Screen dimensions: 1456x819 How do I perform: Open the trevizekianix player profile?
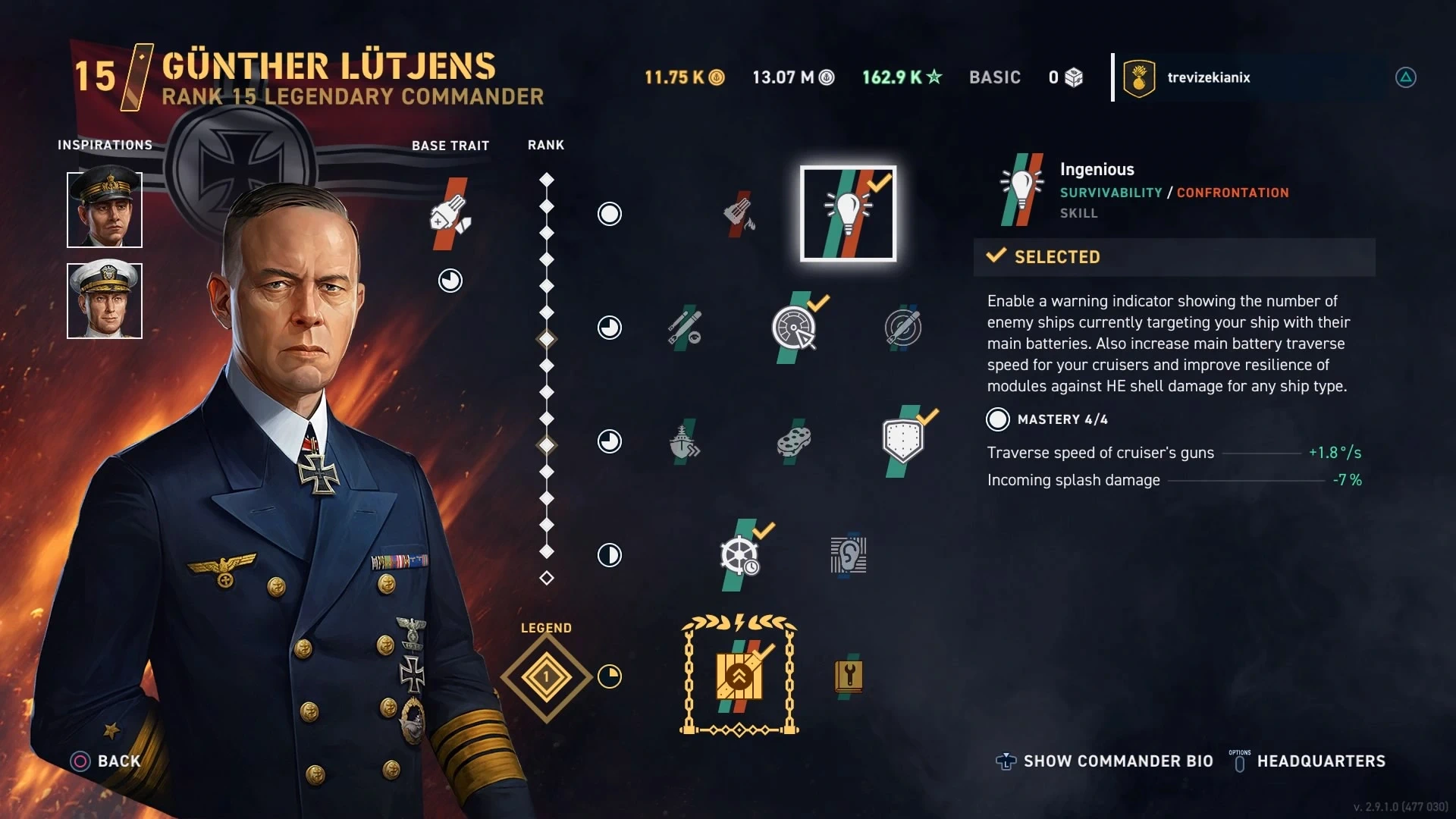click(1208, 77)
